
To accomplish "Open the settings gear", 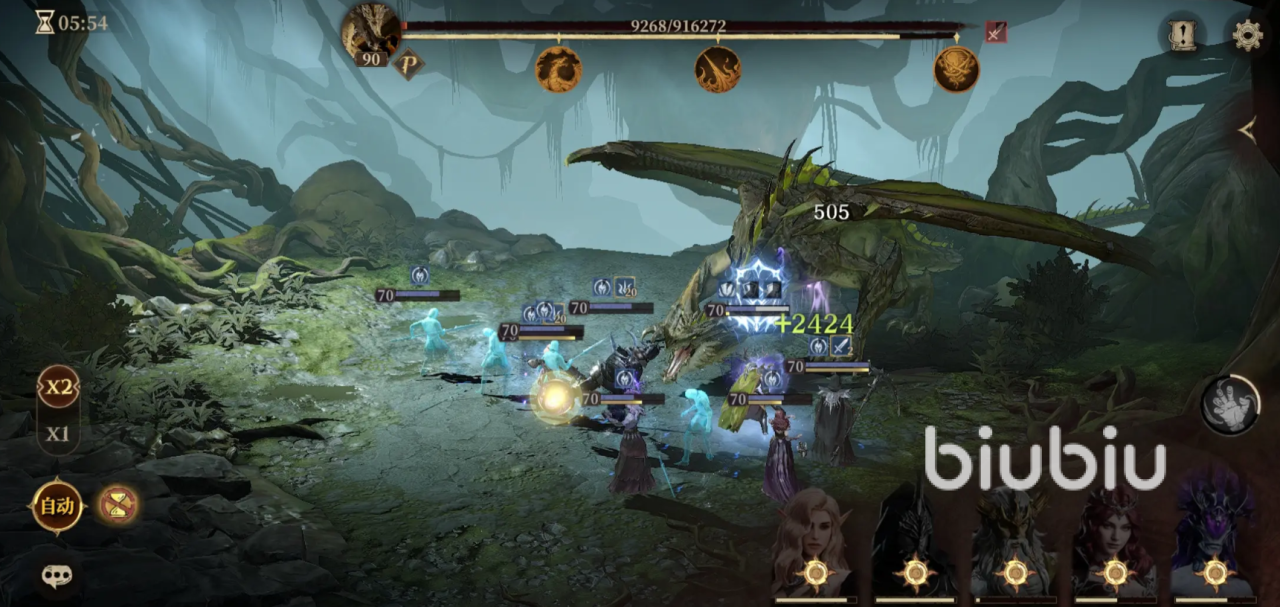I will click(x=1247, y=36).
